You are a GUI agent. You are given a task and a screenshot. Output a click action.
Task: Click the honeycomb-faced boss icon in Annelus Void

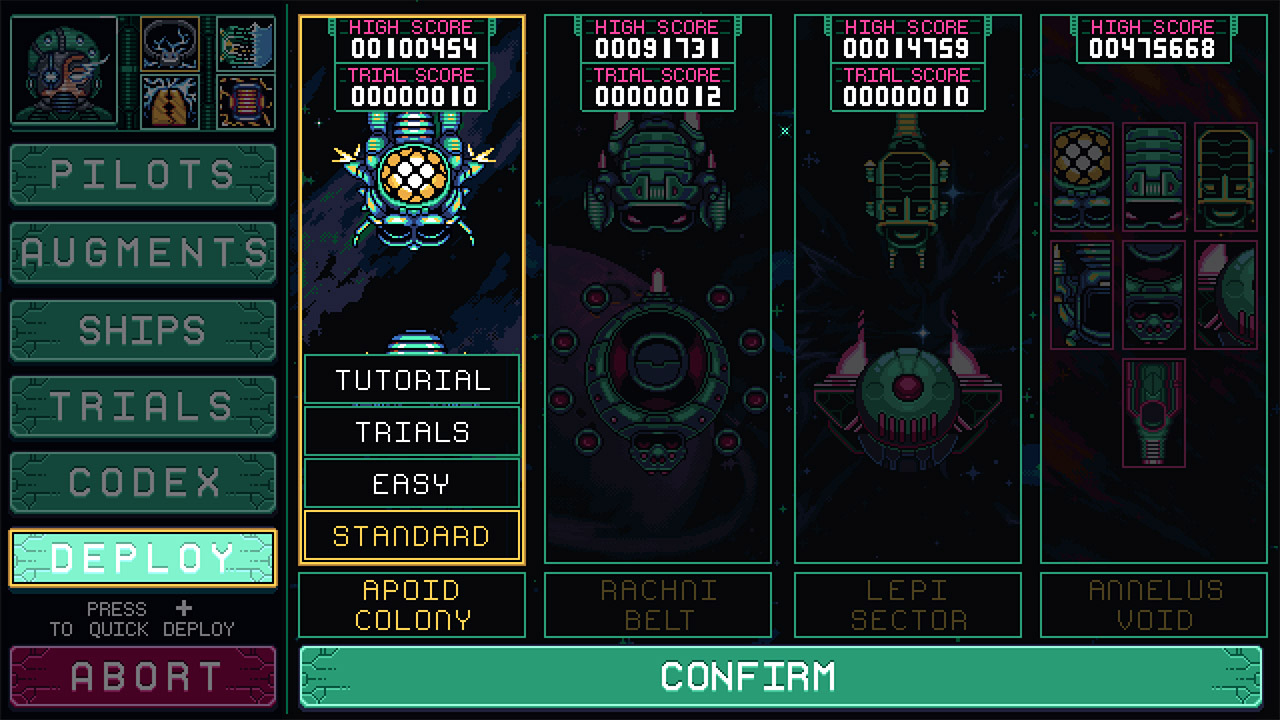point(1081,174)
